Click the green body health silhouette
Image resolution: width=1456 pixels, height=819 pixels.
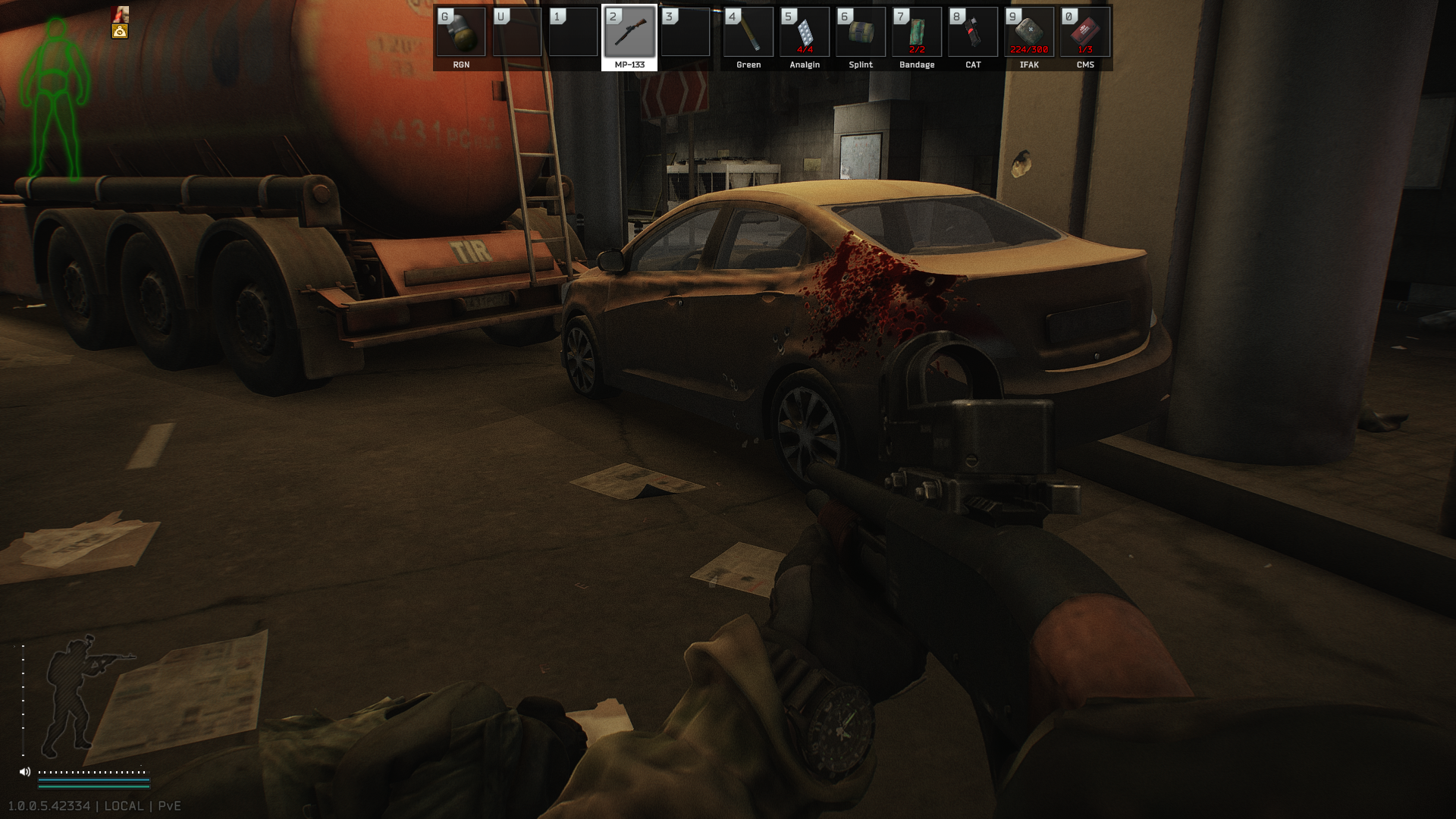(x=55, y=99)
